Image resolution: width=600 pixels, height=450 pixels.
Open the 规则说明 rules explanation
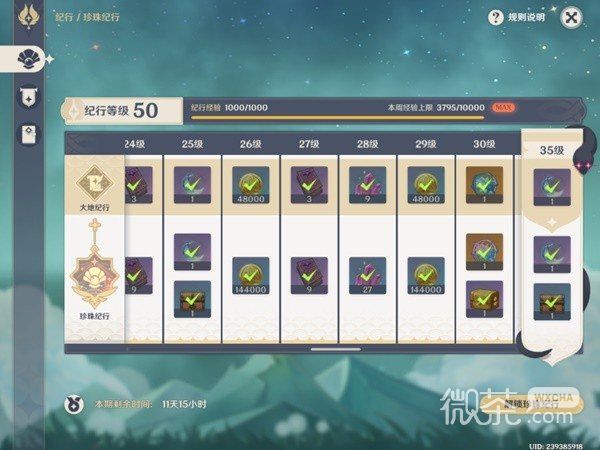pos(516,17)
